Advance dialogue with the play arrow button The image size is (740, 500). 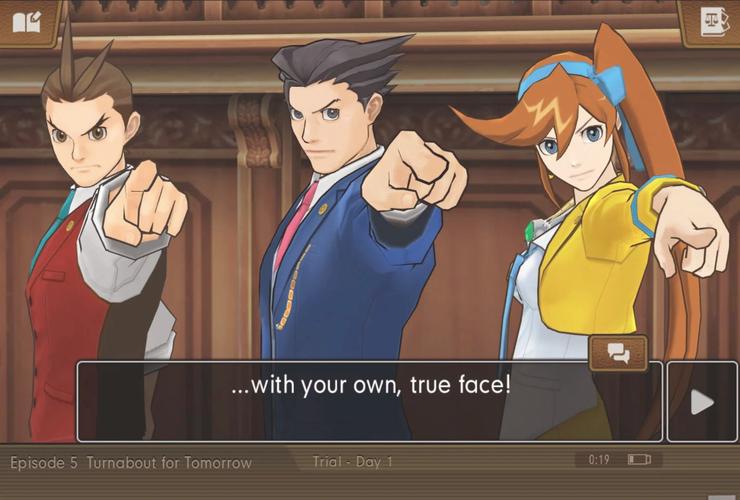click(x=702, y=402)
